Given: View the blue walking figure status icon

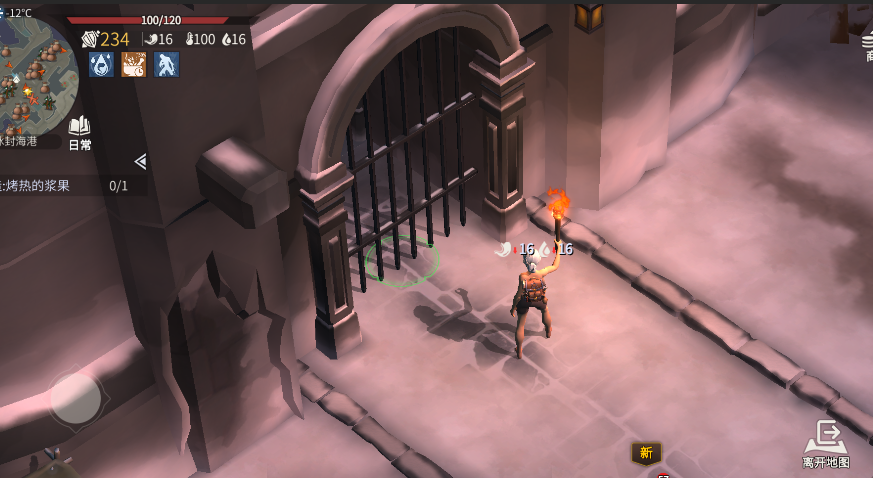Looking at the screenshot, I should (166, 65).
